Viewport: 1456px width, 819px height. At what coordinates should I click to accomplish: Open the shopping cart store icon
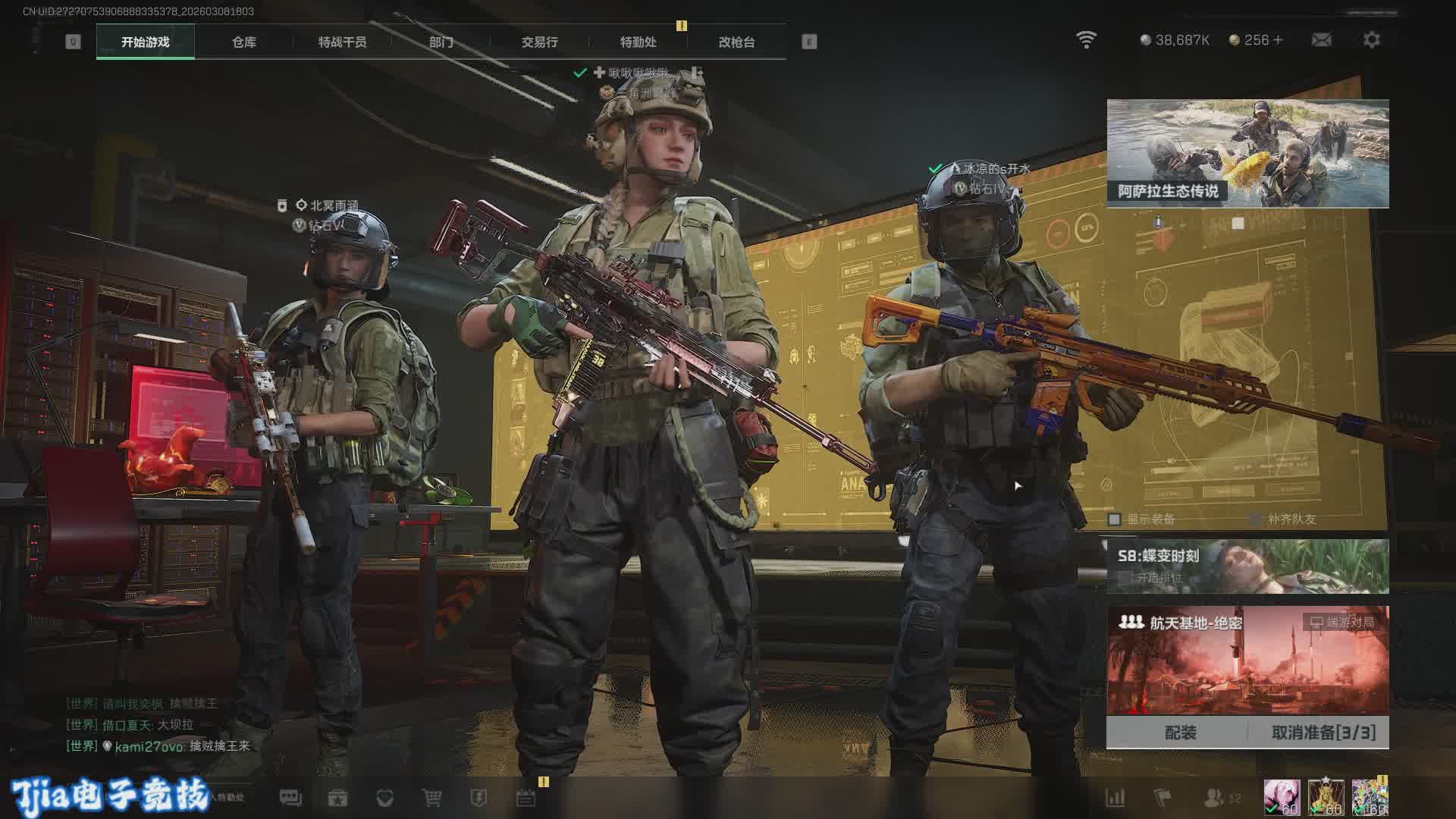(x=431, y=798)
